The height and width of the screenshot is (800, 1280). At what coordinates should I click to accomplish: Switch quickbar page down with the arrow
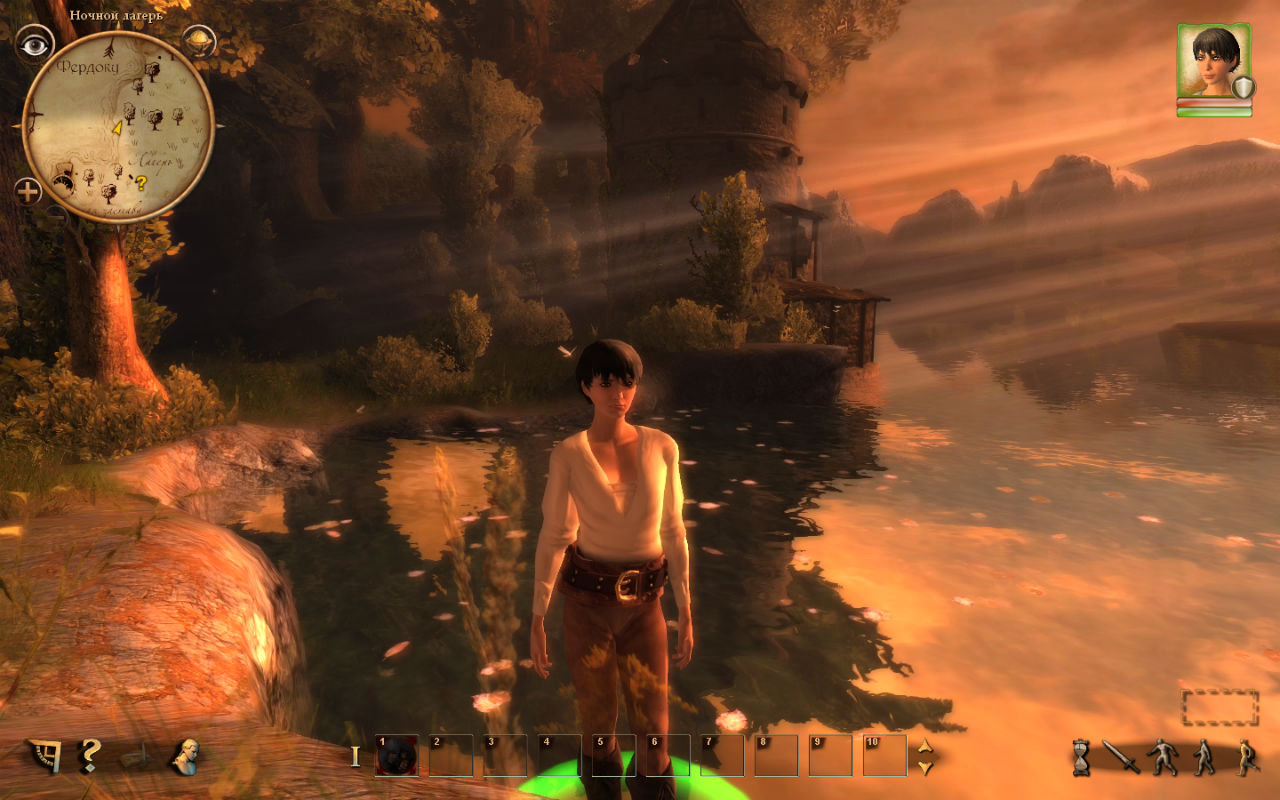(925, 767)
